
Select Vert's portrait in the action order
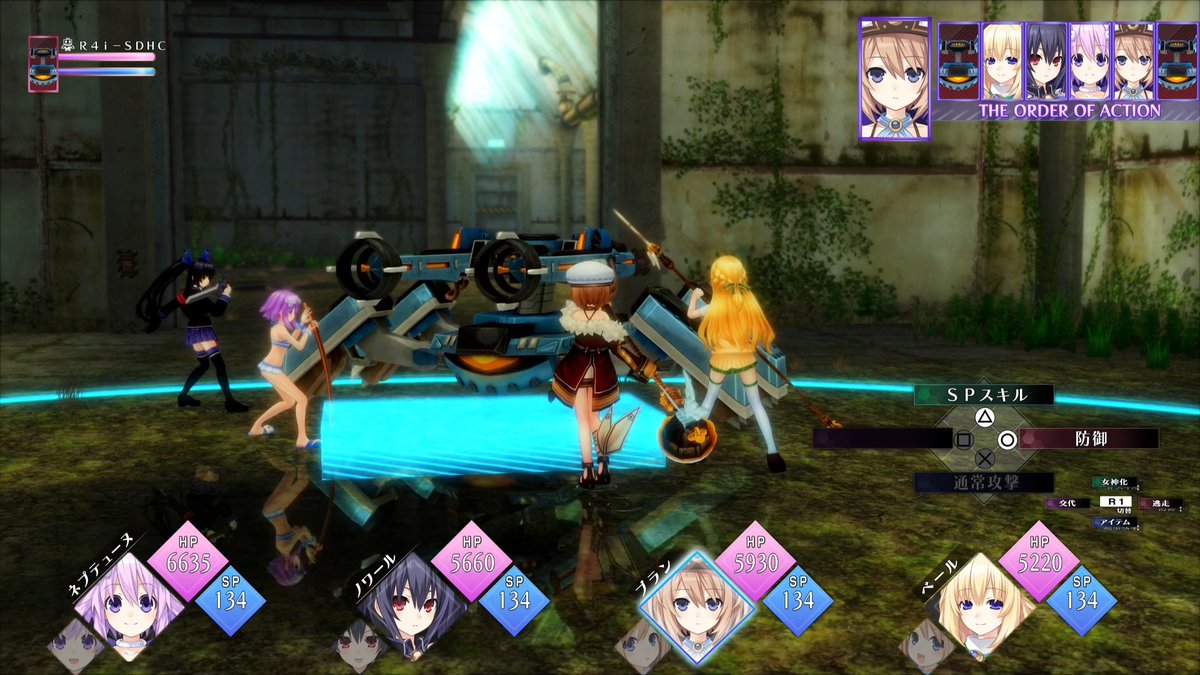(1001, 60)
